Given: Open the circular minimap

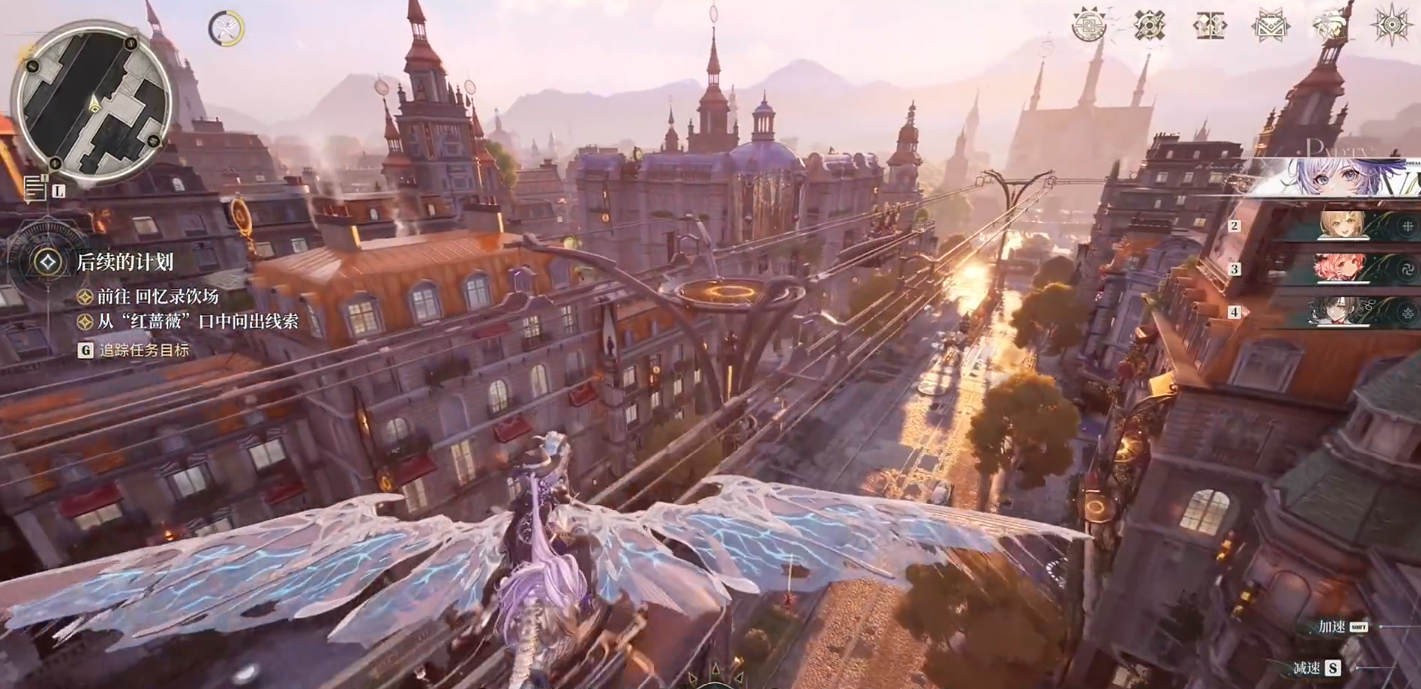Looking at the screenshot, I should tap(92, 101).
